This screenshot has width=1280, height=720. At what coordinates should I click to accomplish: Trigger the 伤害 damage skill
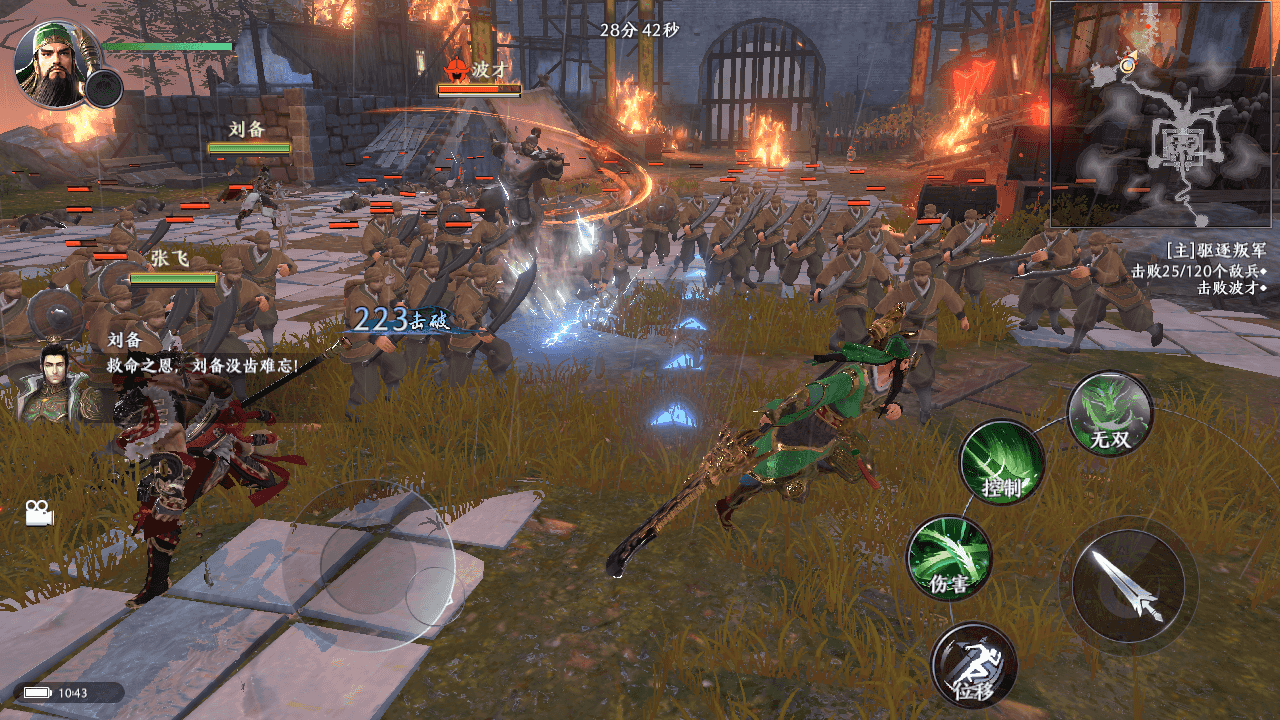[x=949, y=558]
